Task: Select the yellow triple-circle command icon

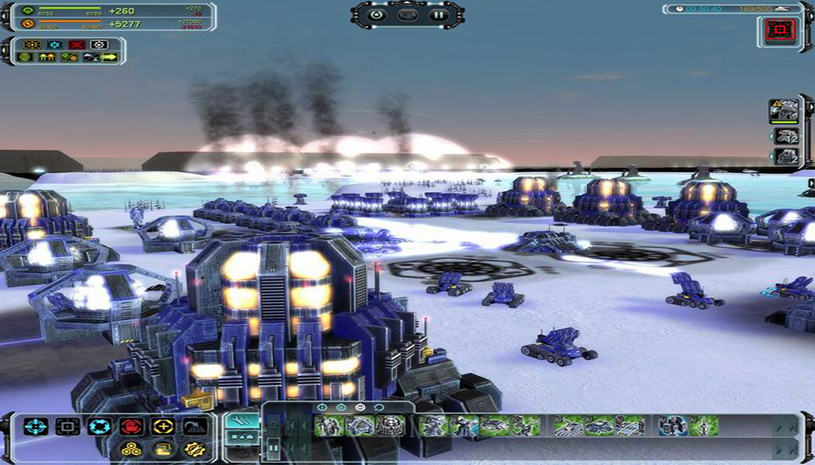Action: (x=130, y=449)
